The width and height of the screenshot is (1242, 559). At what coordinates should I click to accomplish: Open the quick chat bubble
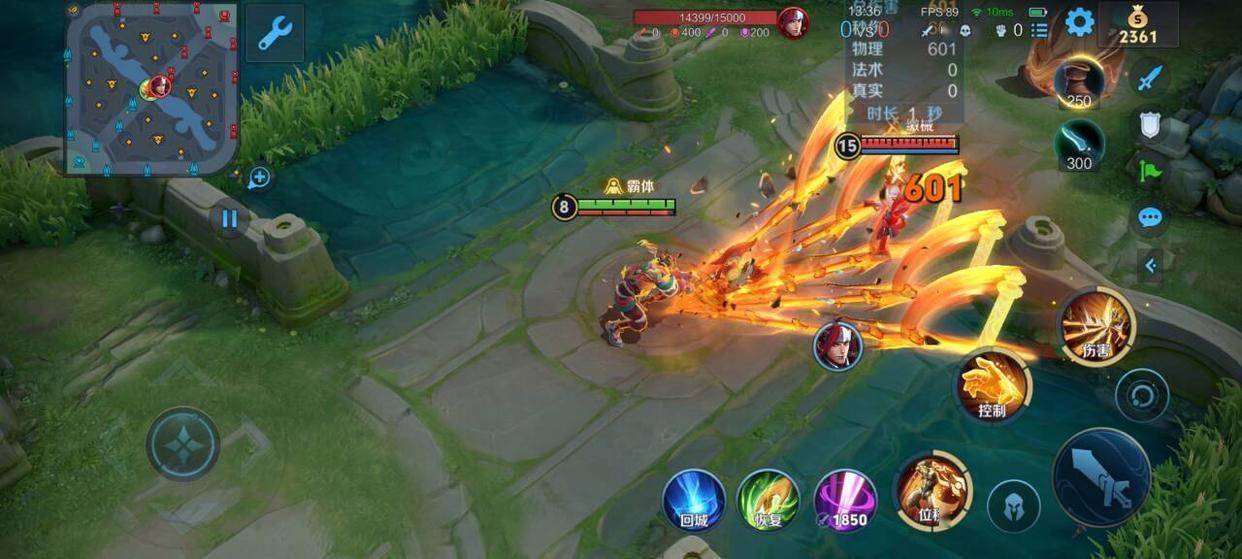tap(1150, 217)
